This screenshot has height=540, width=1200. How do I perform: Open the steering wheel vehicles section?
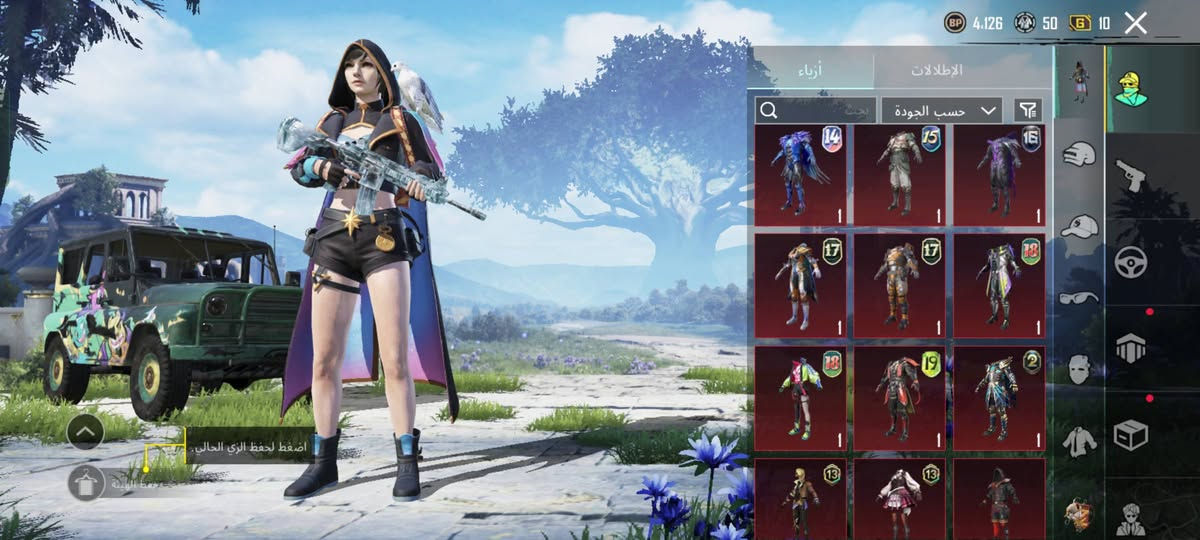coord(1131,262)
